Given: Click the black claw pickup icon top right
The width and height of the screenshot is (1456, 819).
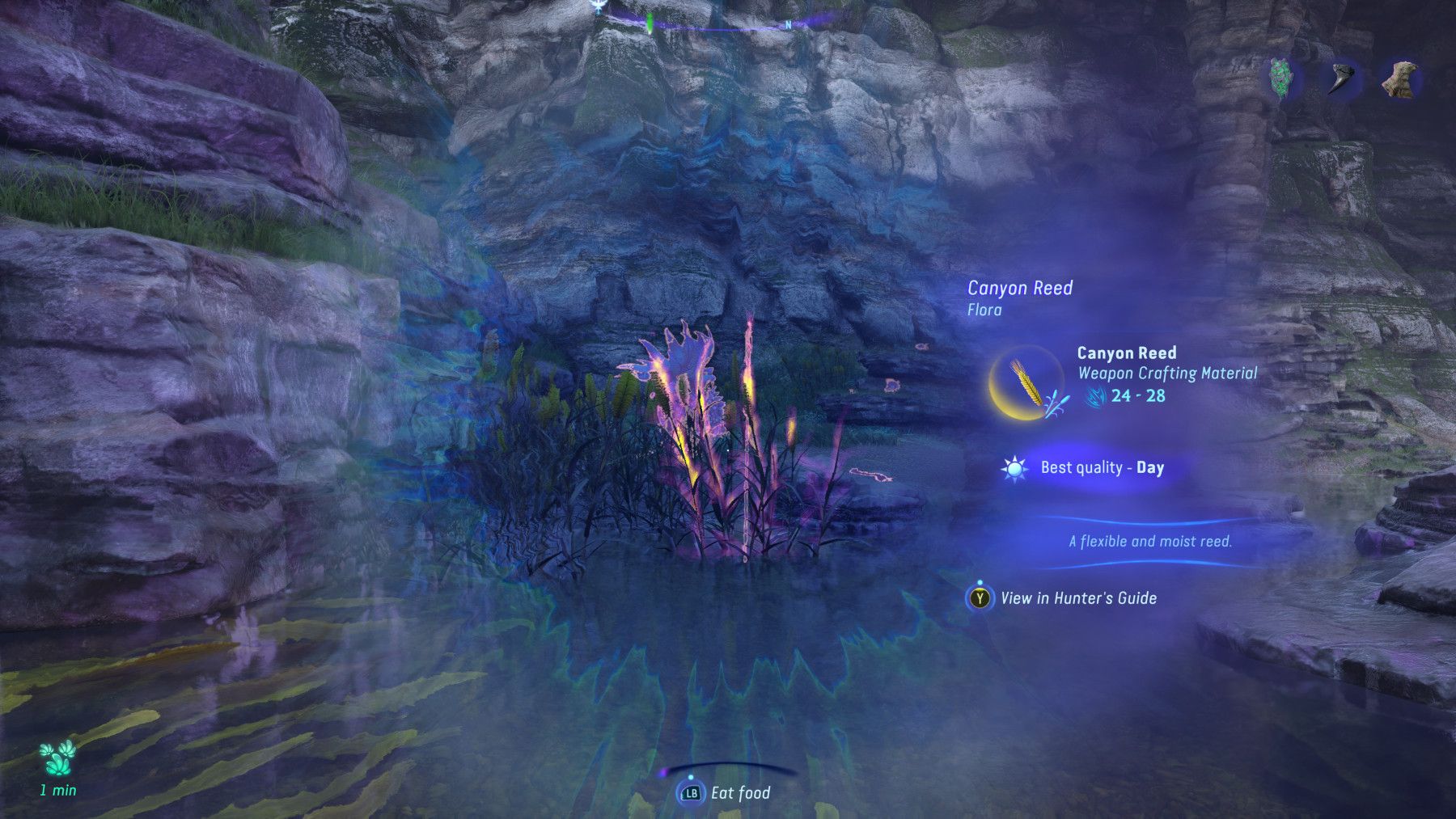Looking at the screenshot, I should point(1343,78).
